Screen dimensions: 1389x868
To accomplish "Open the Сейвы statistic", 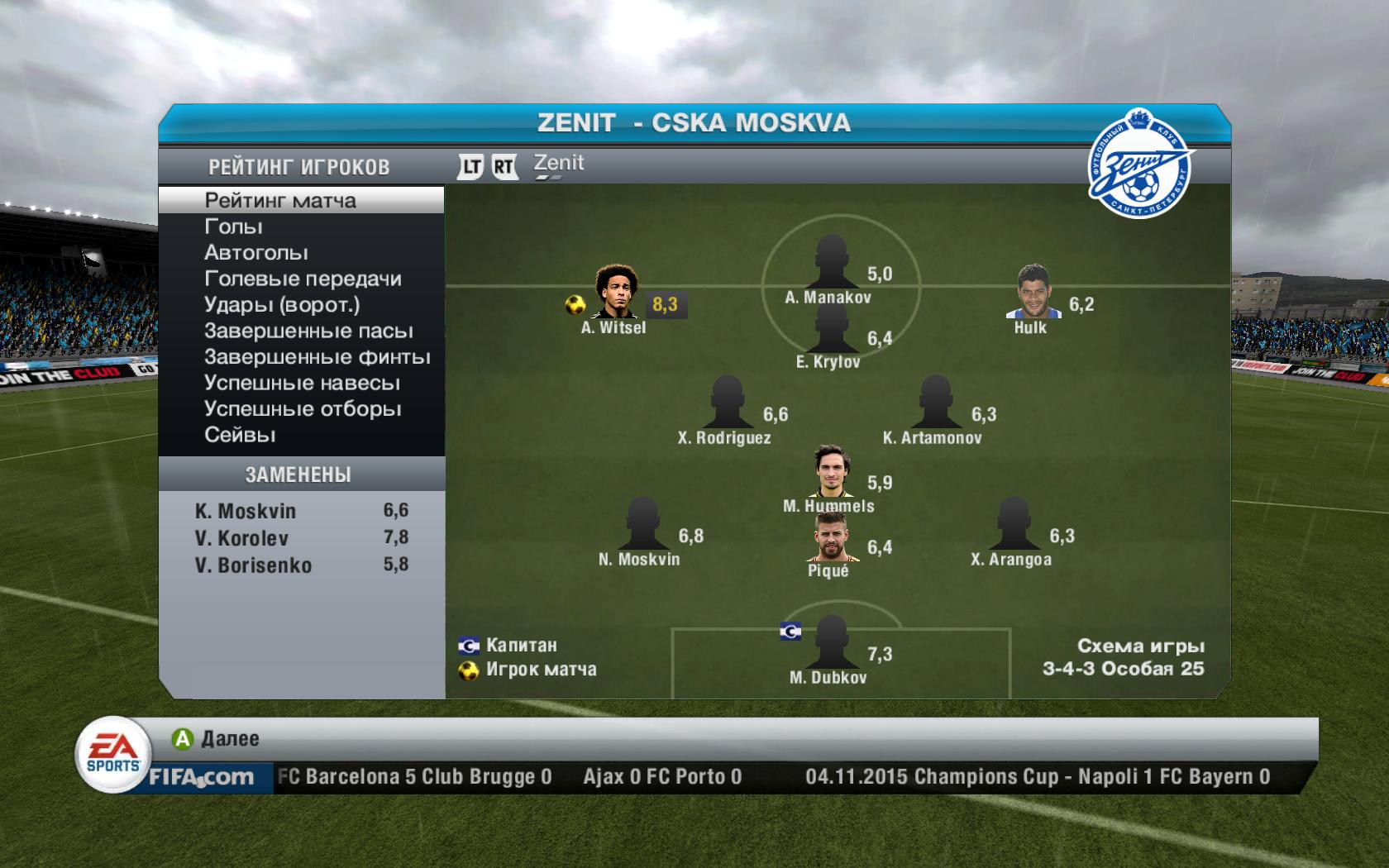I will [240, 435].
